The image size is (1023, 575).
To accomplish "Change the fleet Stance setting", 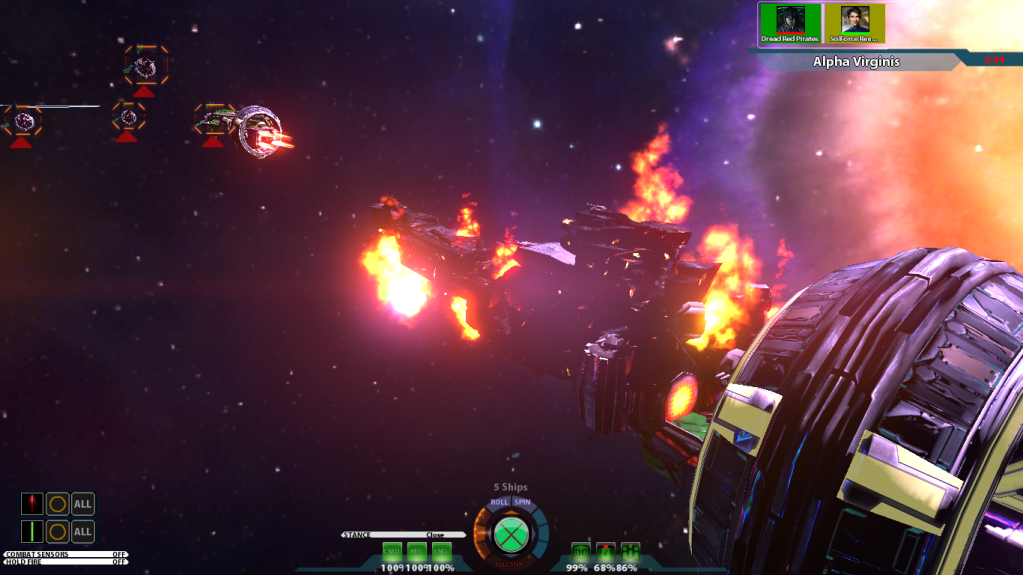I will [403, 535].
